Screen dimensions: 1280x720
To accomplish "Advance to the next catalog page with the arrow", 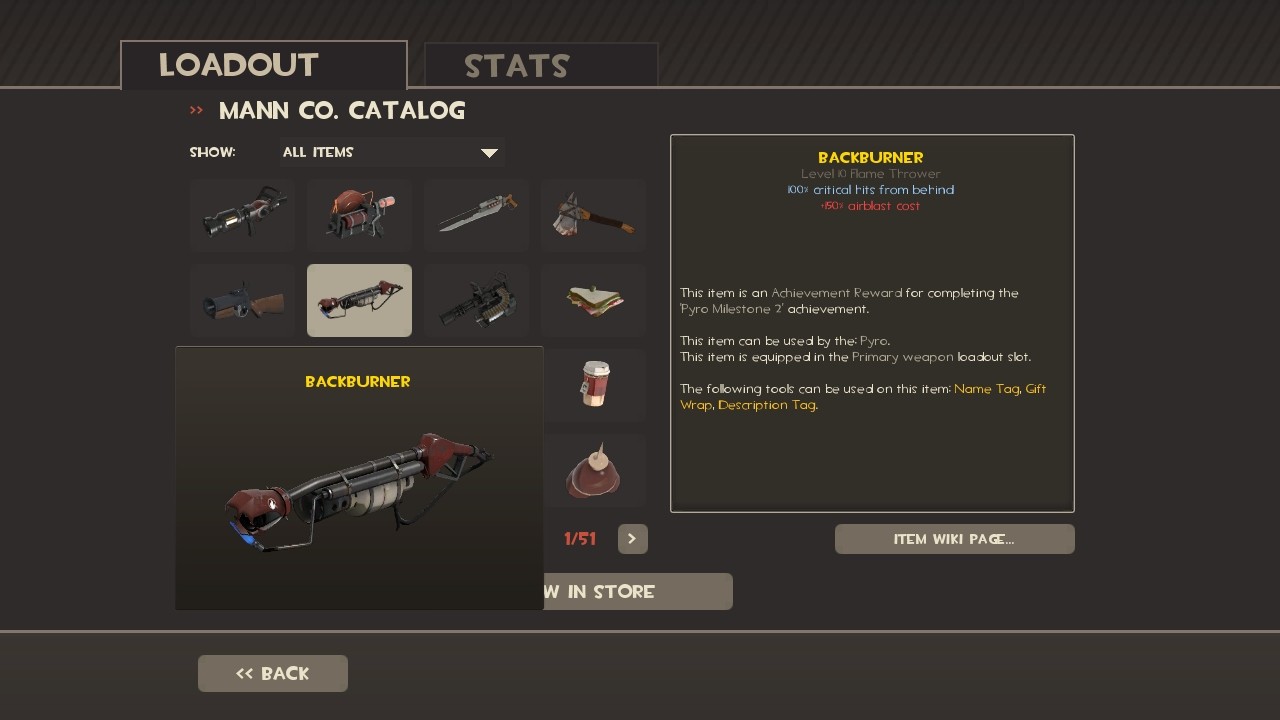I will [632, 538].
